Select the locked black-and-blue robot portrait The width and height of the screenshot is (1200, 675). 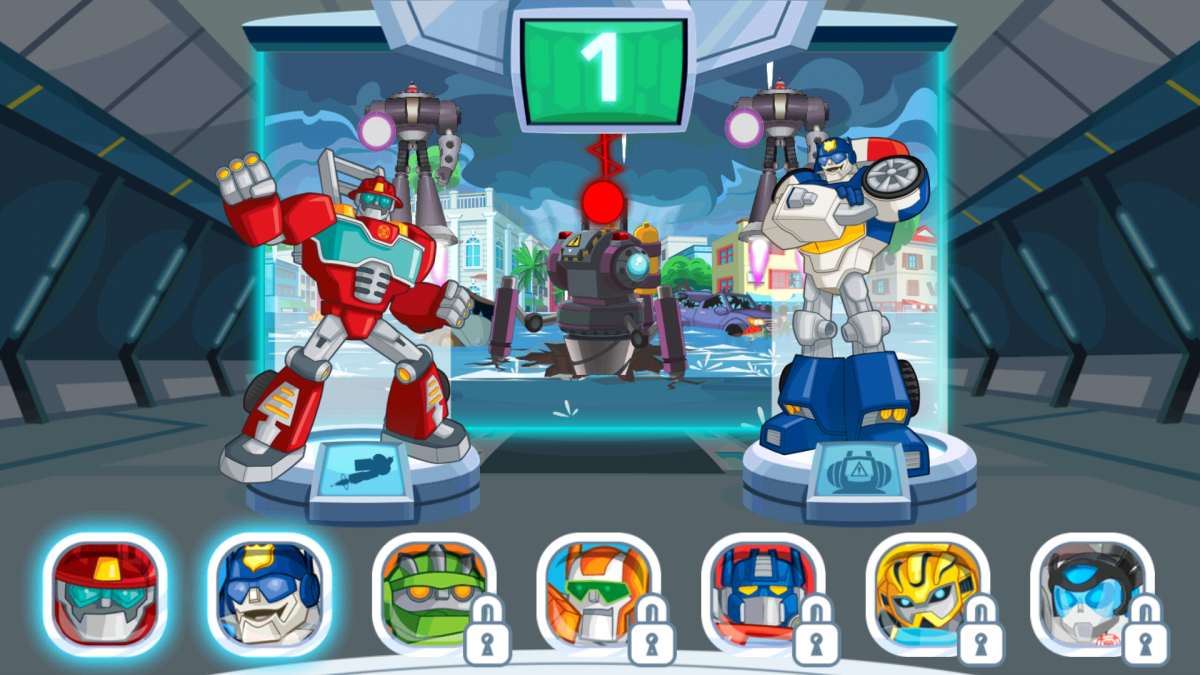(1091, 594)
